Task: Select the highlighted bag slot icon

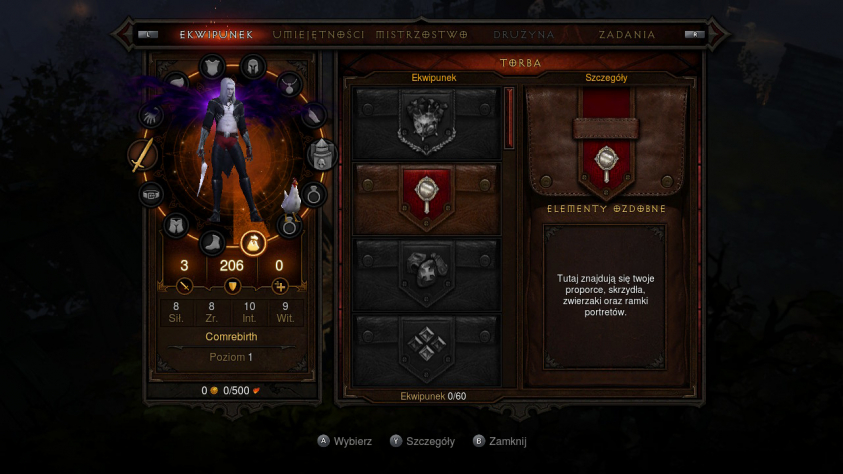Action: (x=253, y=241)
